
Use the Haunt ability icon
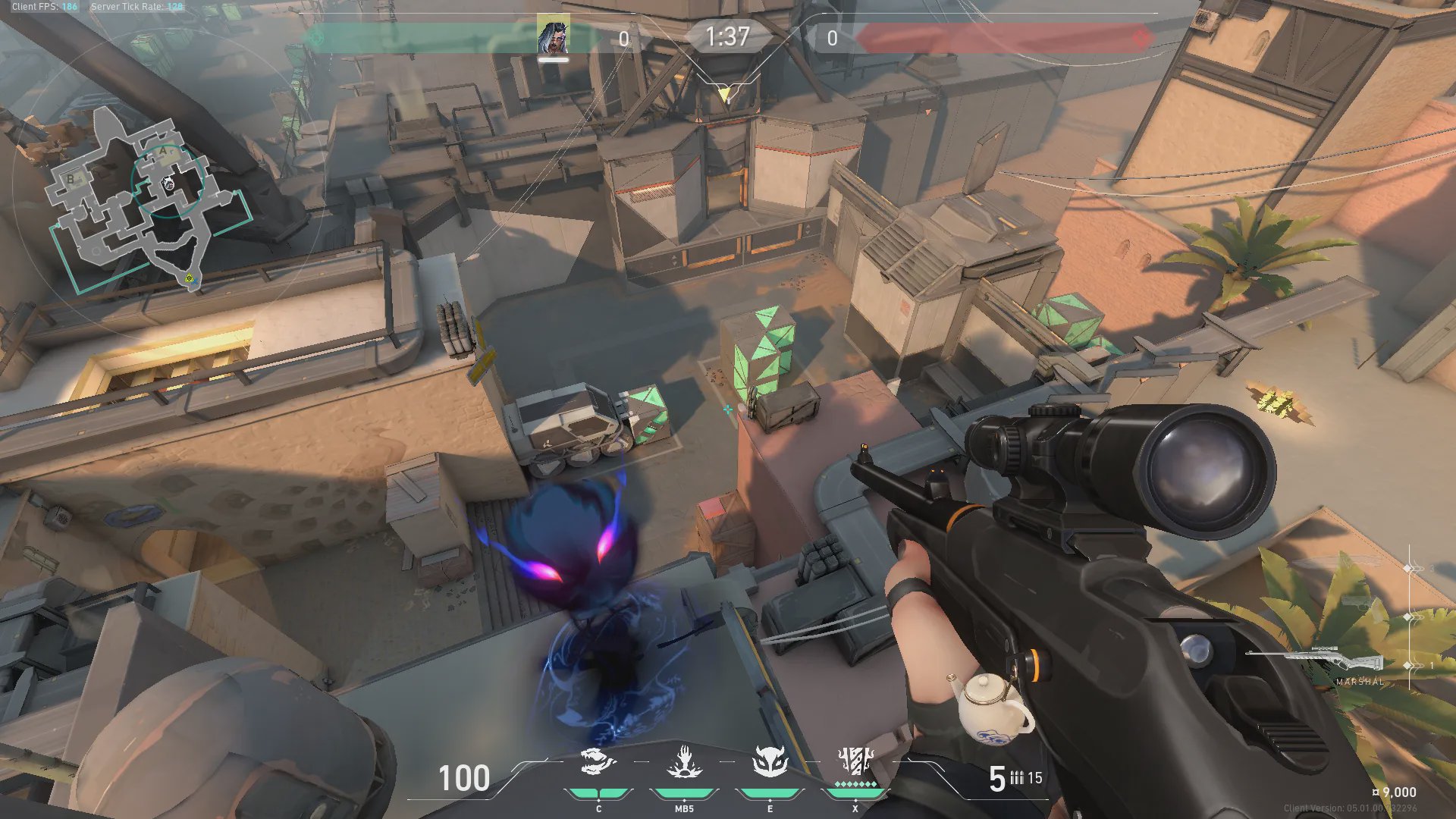click(770, 762)
